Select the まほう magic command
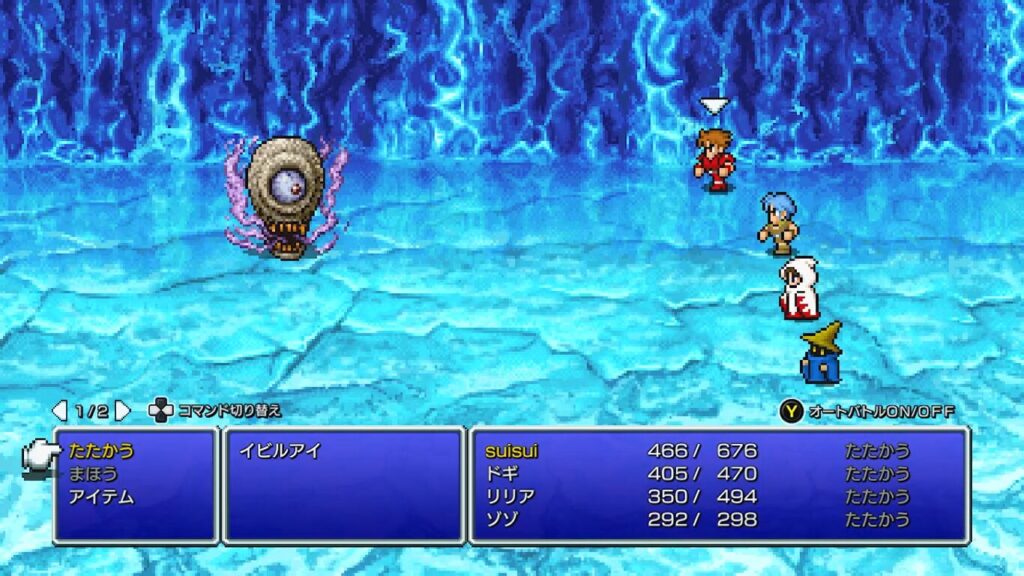Image resolution: width=1024 pixels, height=576 pixels. [x=95, y=474]
